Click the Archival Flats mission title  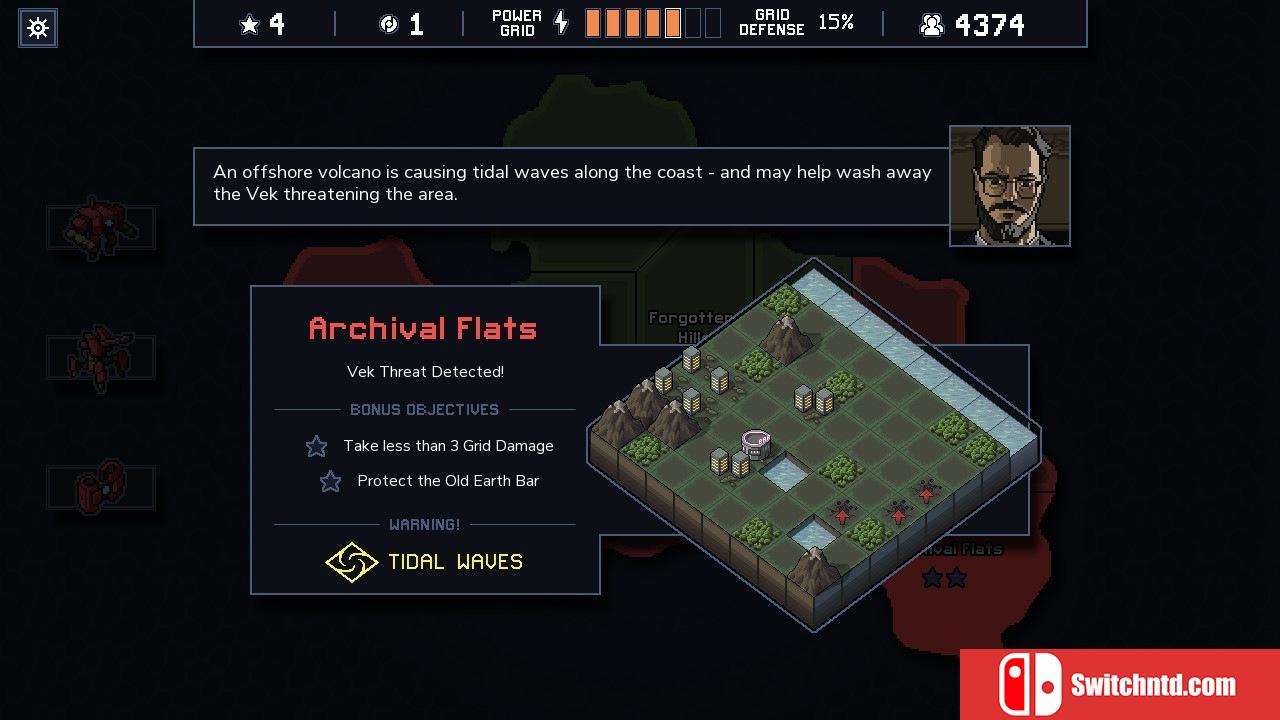423,329
